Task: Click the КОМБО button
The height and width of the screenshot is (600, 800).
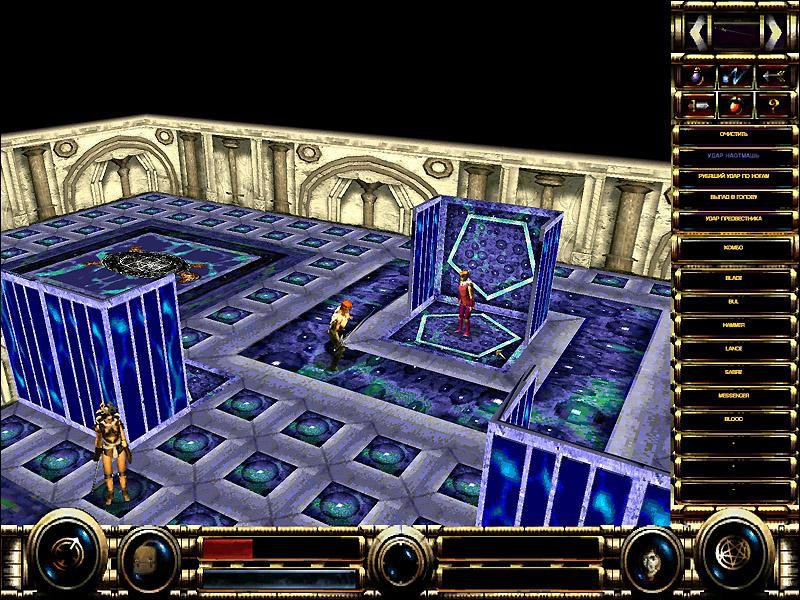Action: (x=735, y=245)
